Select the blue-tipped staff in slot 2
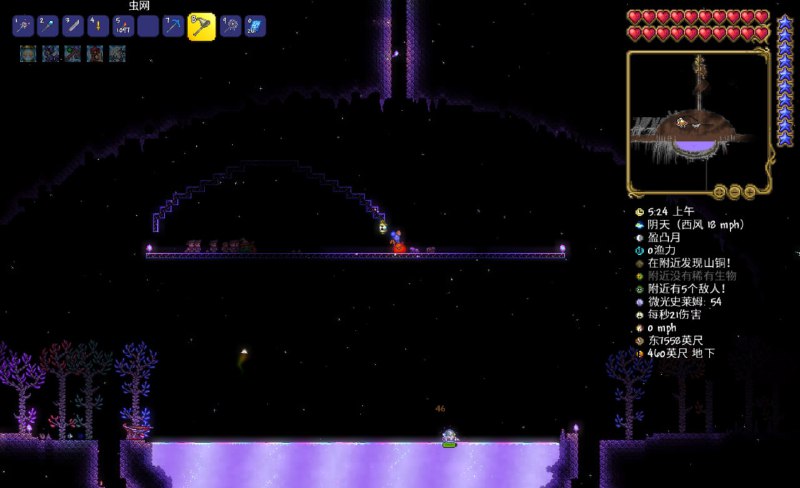 pos(48,27)
